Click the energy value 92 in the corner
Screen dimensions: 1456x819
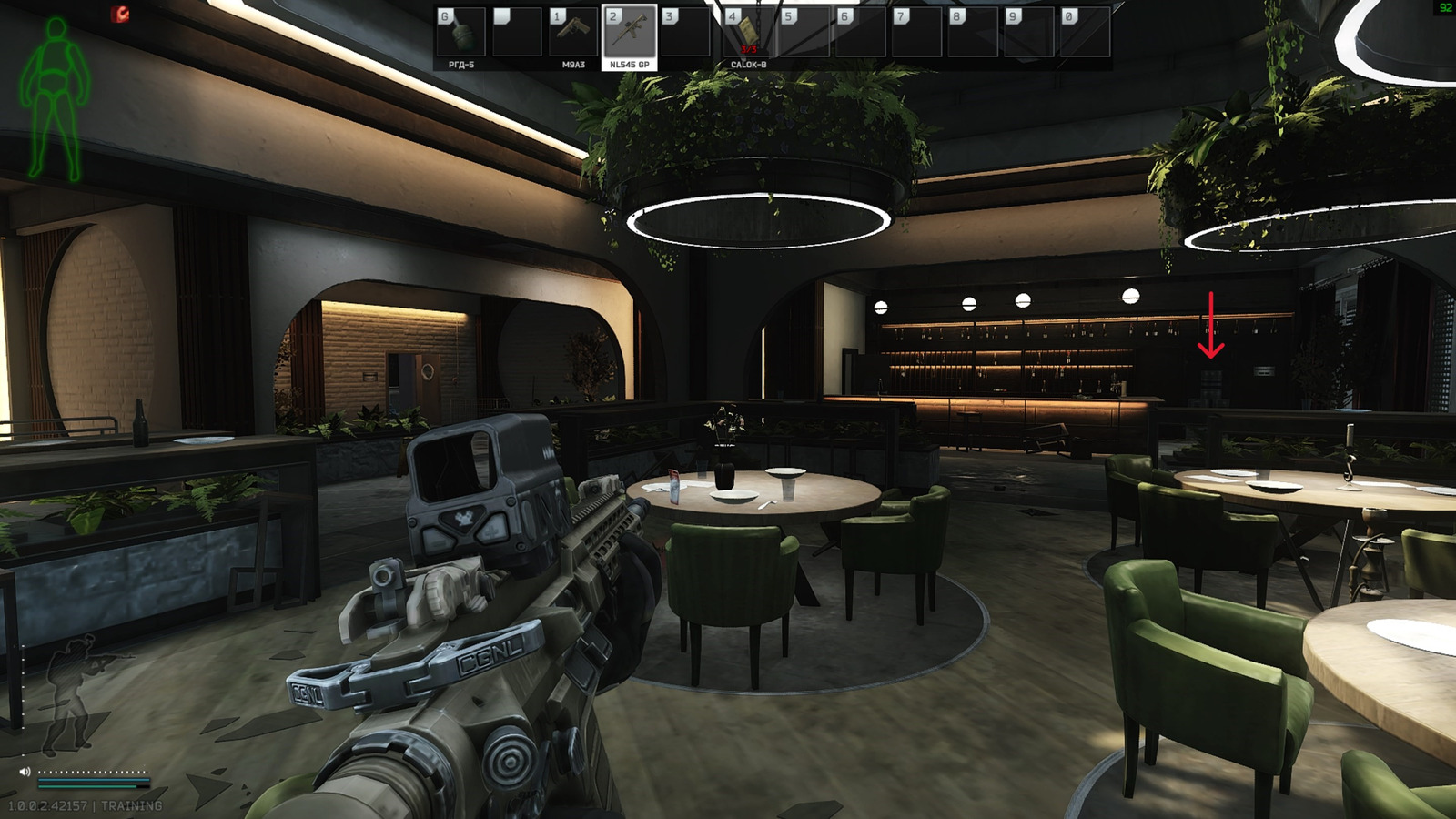tap(1446, 7)
